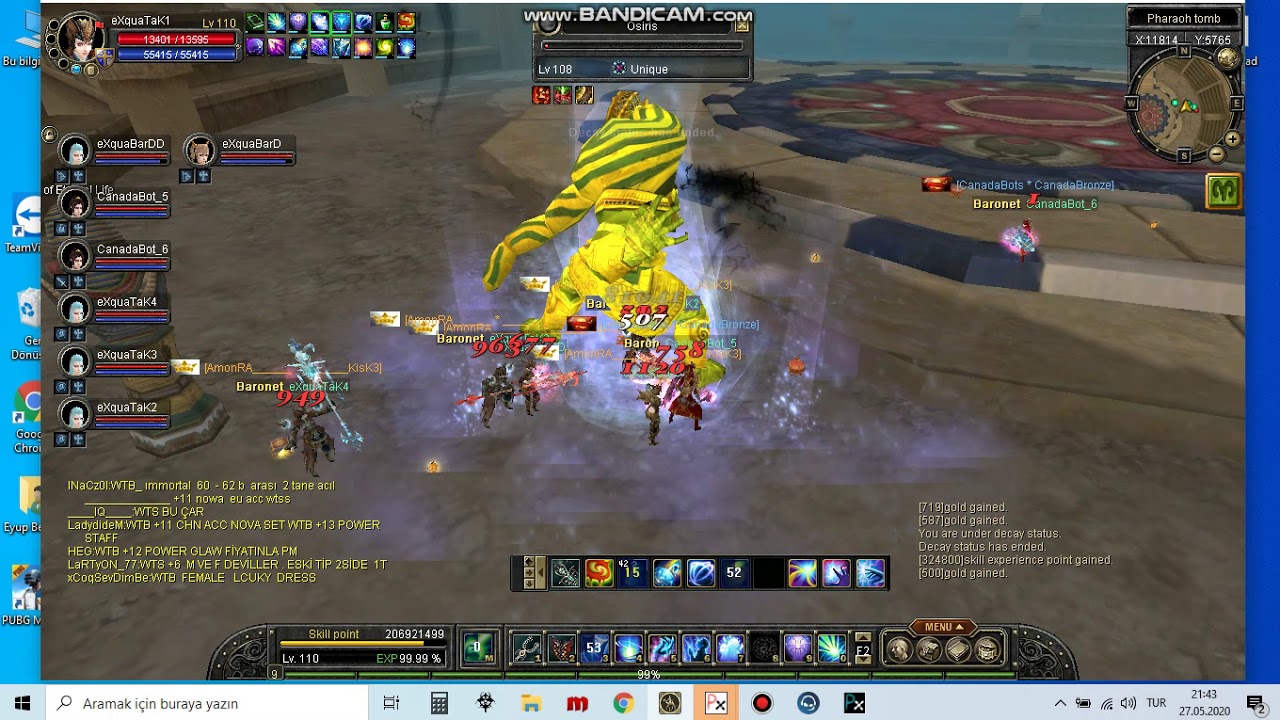Activate the green burst skill in slot 0

coord(832,649)
